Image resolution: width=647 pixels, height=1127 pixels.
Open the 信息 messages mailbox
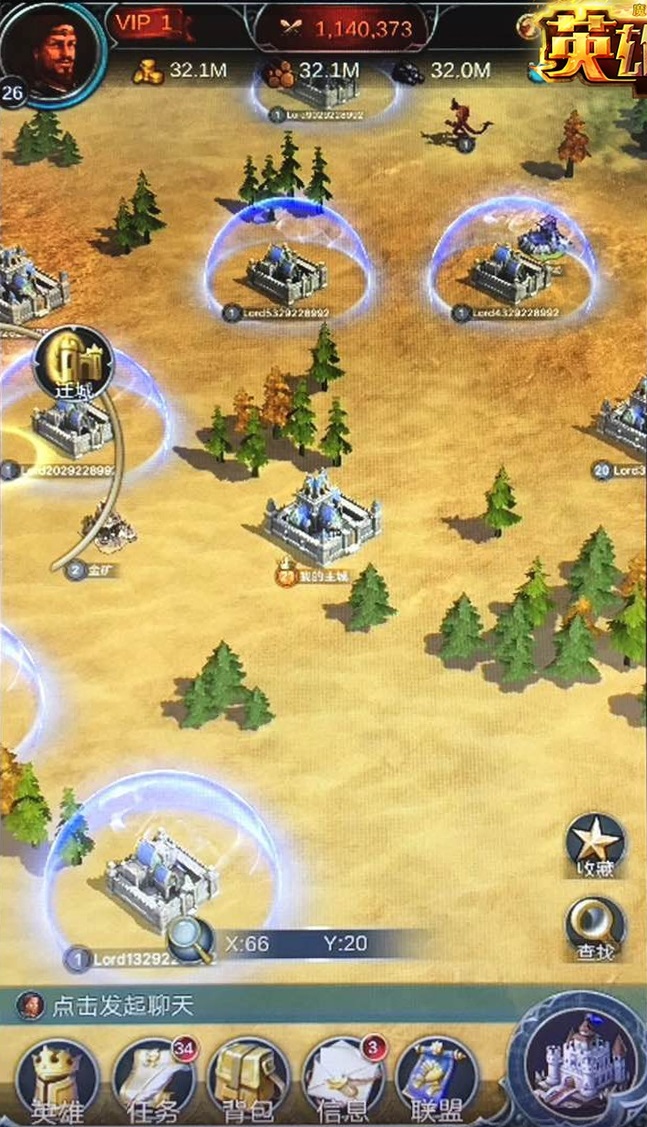click(343, 1078)
